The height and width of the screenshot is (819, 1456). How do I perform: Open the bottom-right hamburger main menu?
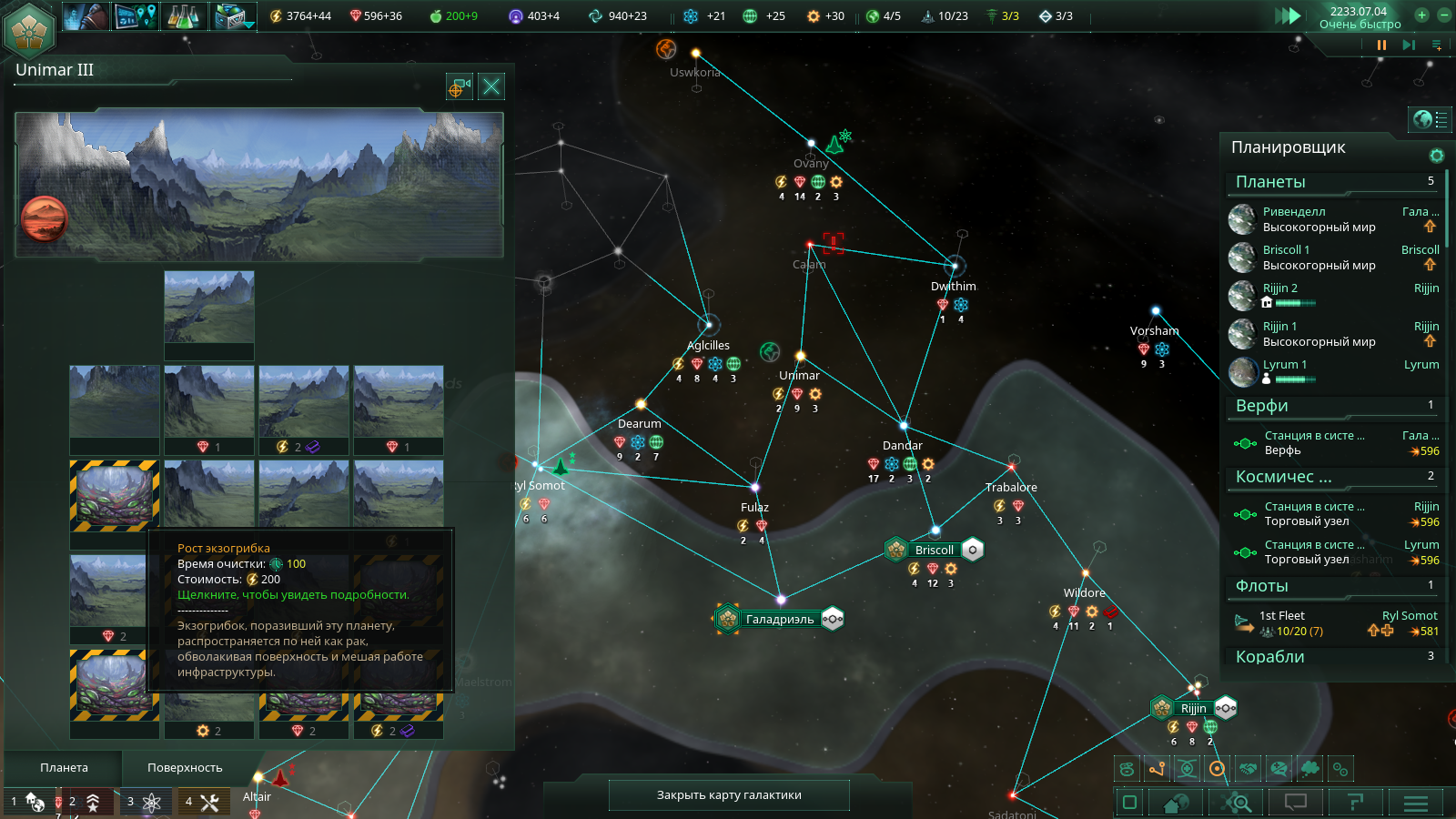point(1415,803)
